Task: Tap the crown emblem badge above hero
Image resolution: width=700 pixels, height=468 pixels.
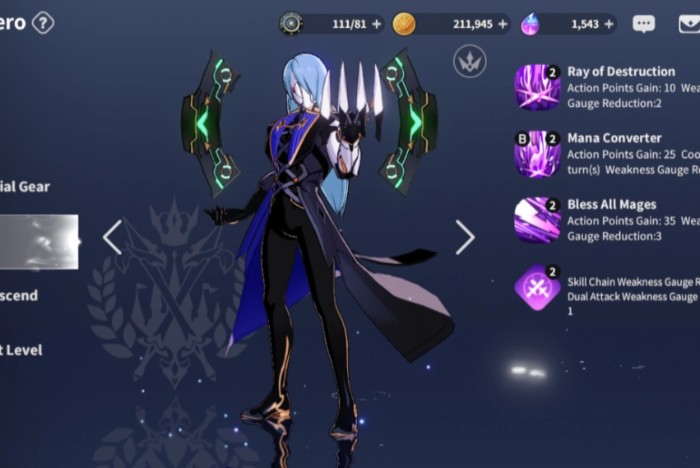Action: coord(469,61)
